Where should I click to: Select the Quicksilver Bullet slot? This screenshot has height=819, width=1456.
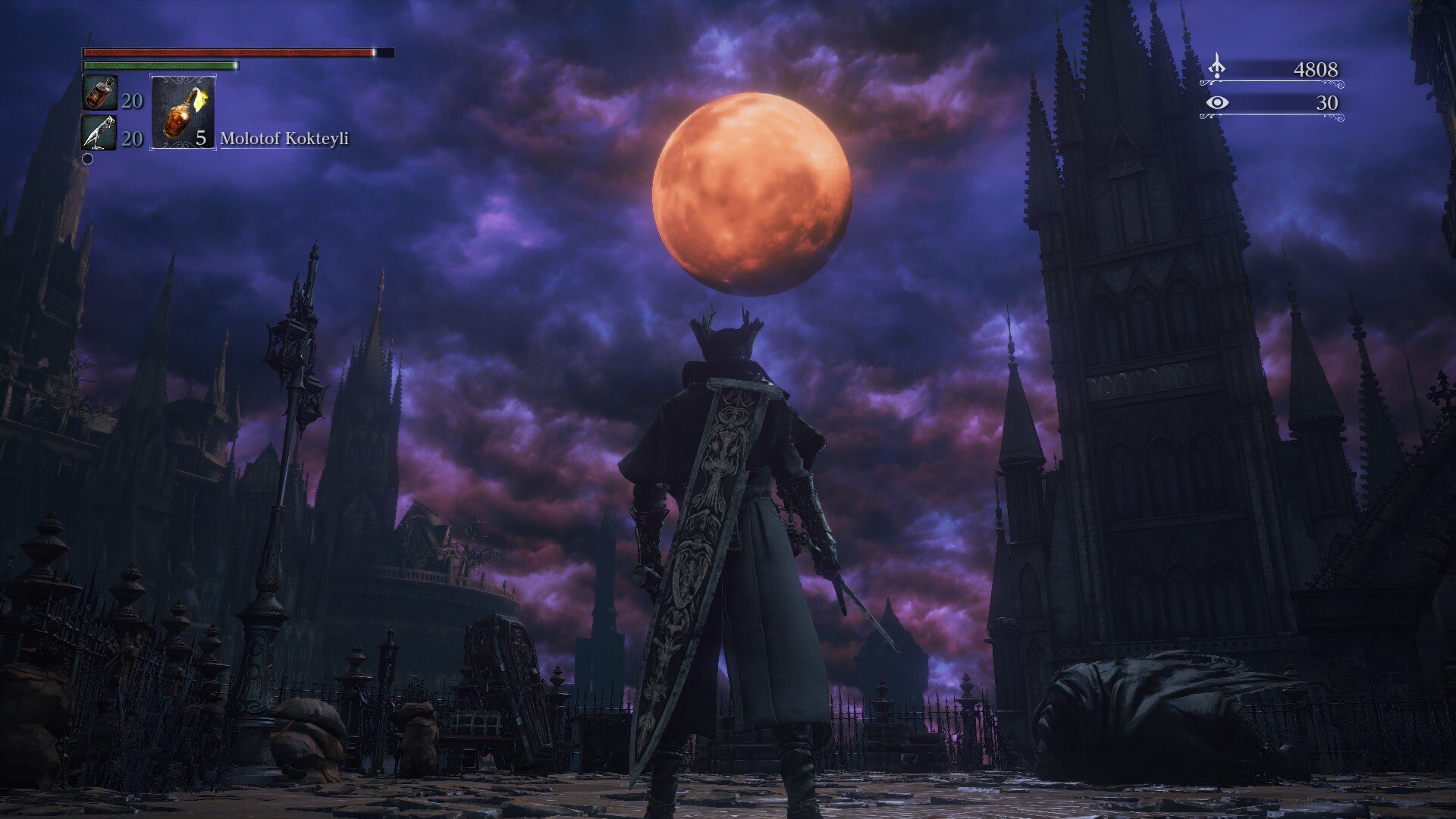click(99, 132)
